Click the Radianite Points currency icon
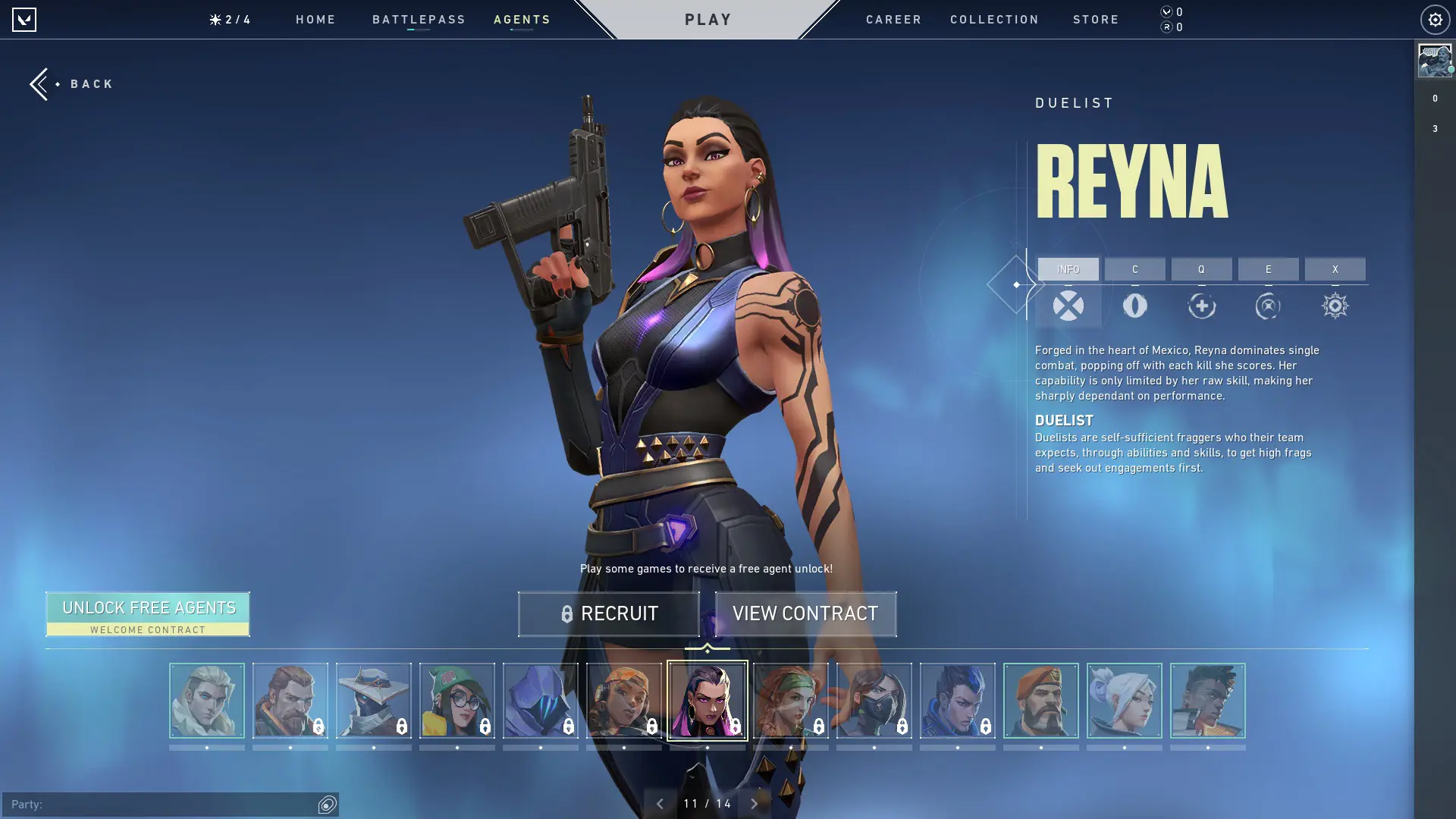 1166,27
